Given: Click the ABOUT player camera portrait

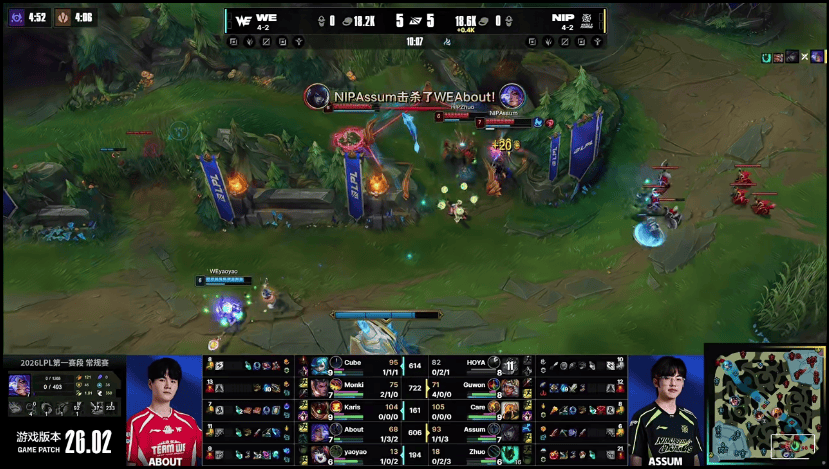Looking at the screenshot, I should pyautogui.click(x=165, y=410).
